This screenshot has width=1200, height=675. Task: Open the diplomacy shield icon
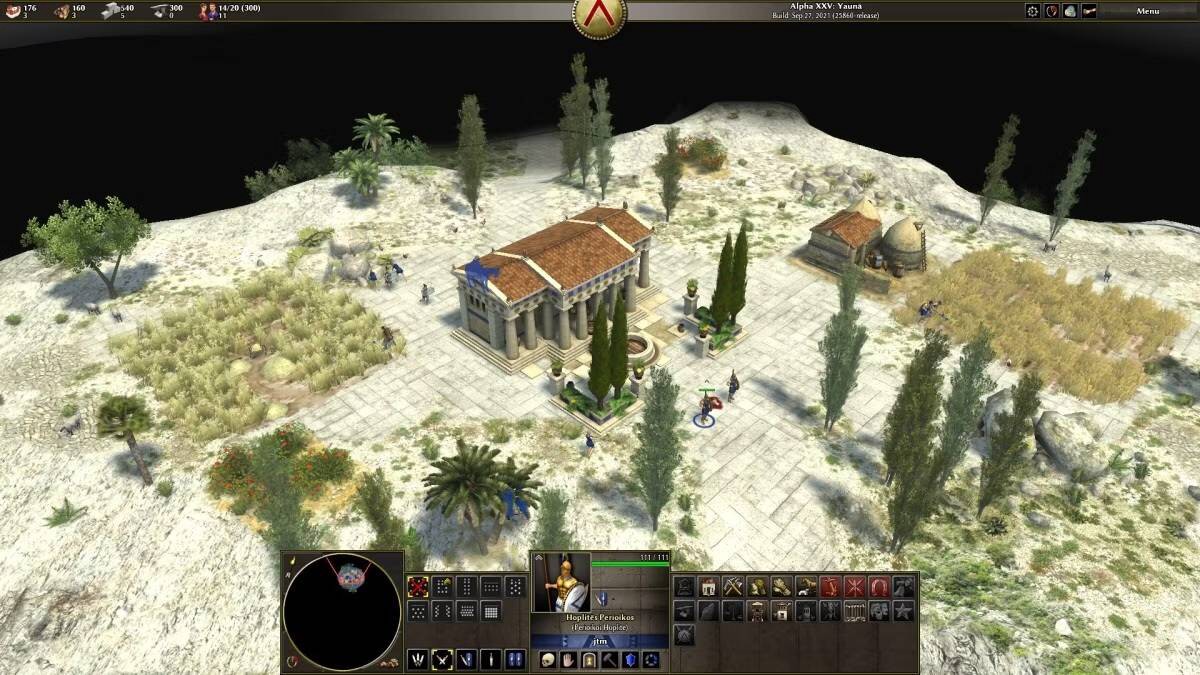coord(1052,11)
